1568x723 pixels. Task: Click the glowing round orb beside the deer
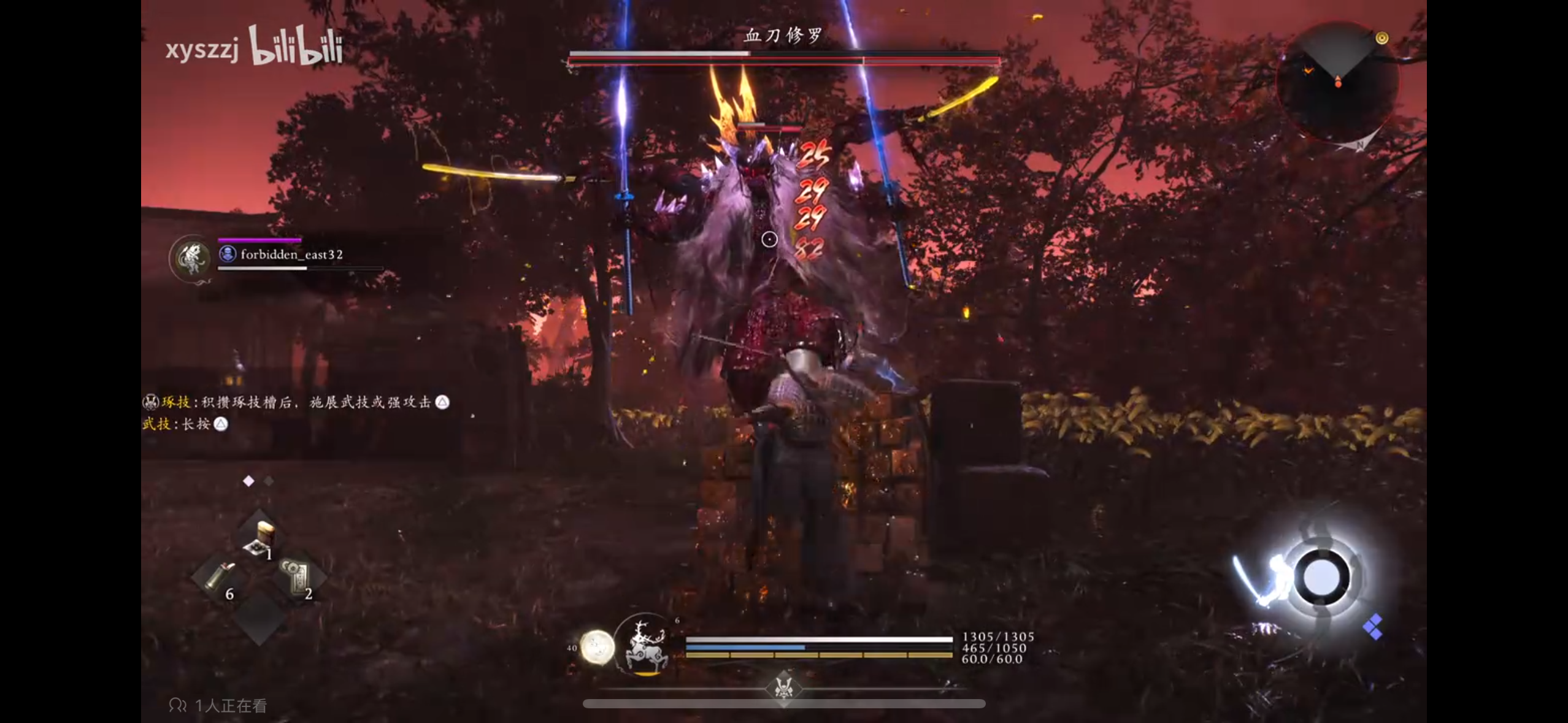point(597,647)
